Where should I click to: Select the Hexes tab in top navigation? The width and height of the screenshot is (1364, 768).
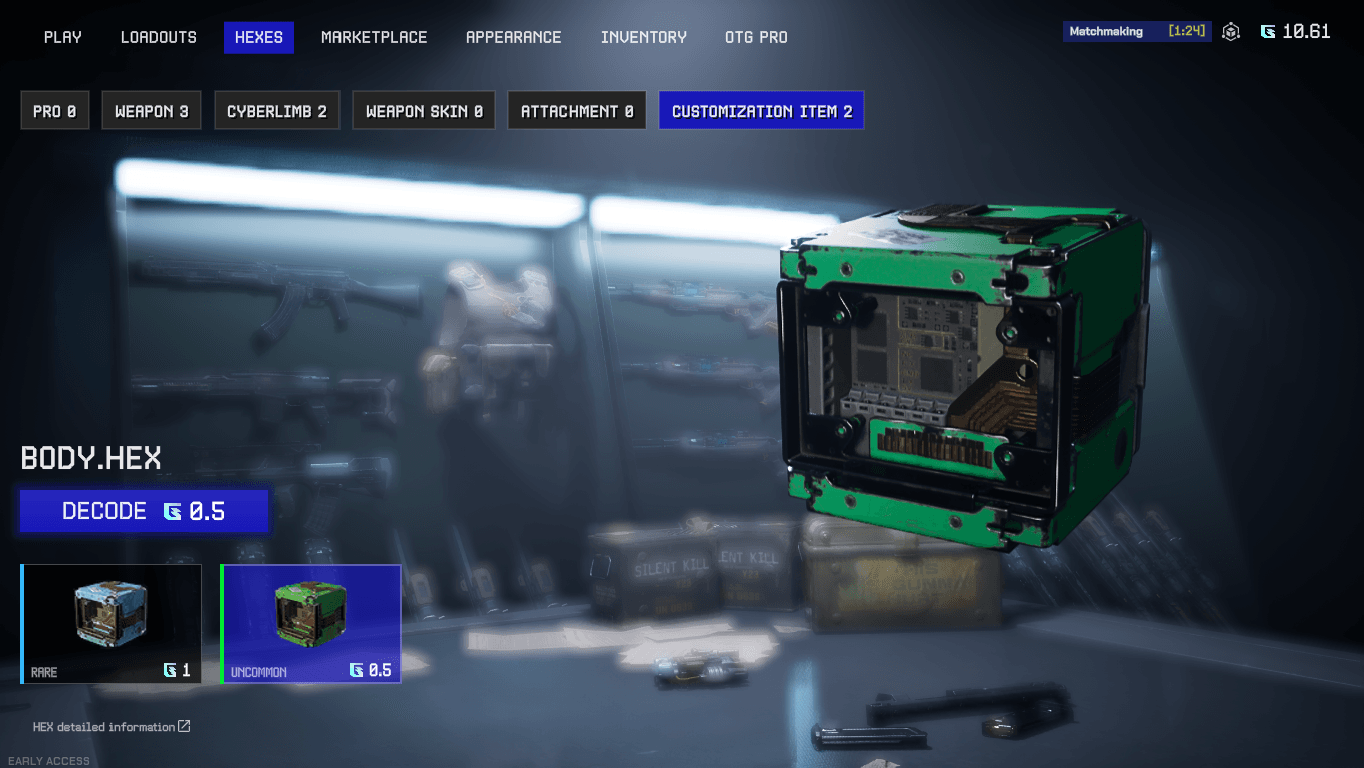point(259,37)
